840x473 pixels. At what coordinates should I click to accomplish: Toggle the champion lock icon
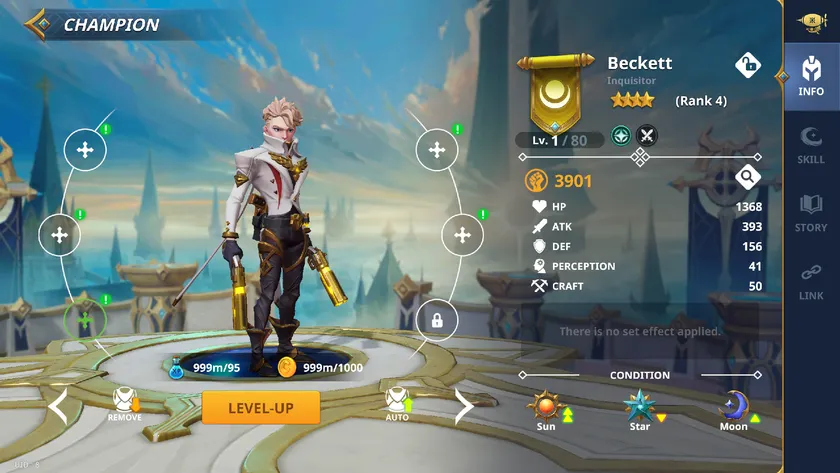coord(748,65)
